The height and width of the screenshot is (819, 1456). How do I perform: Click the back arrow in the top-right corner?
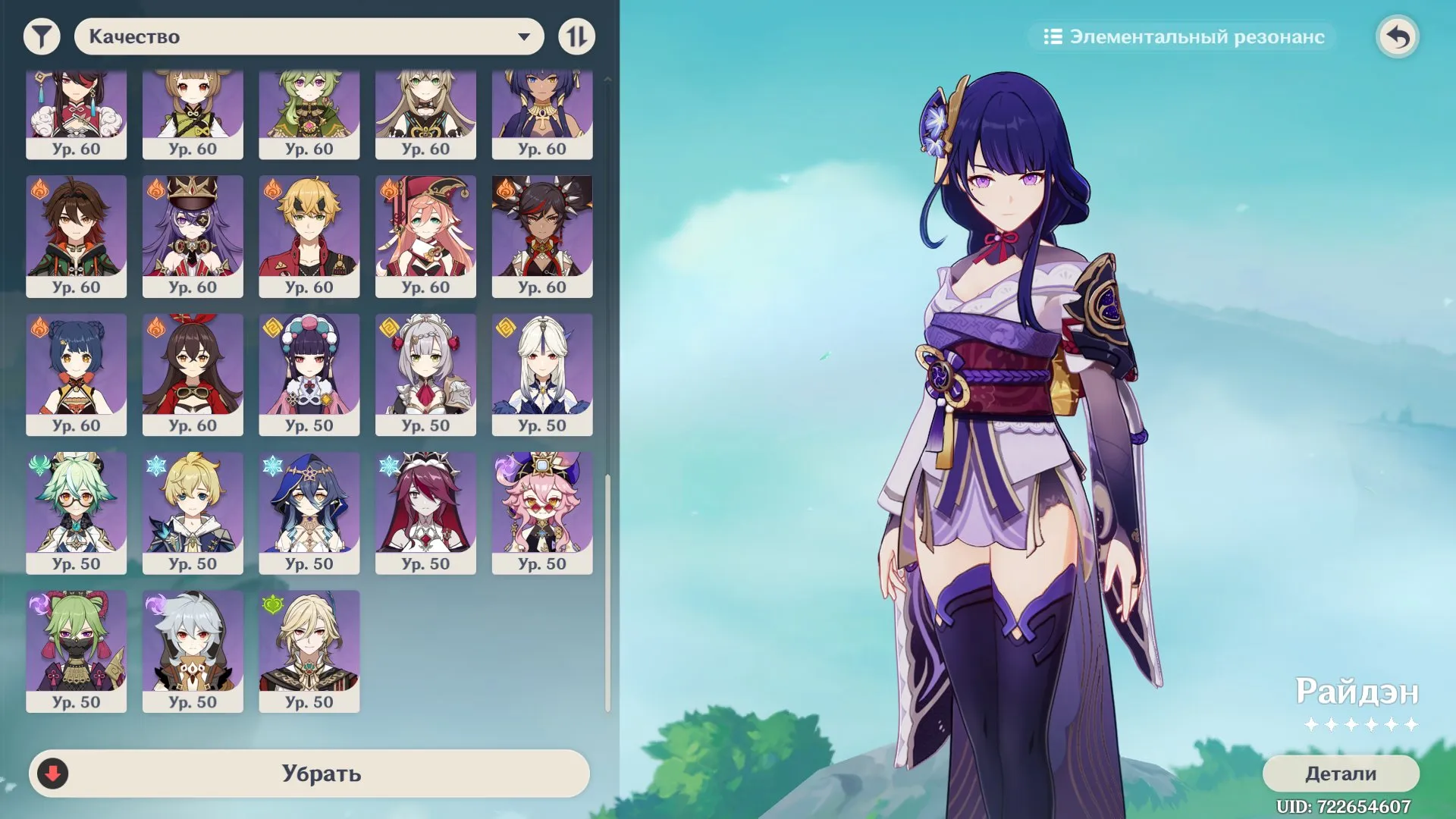click(x=1399, y=36)
